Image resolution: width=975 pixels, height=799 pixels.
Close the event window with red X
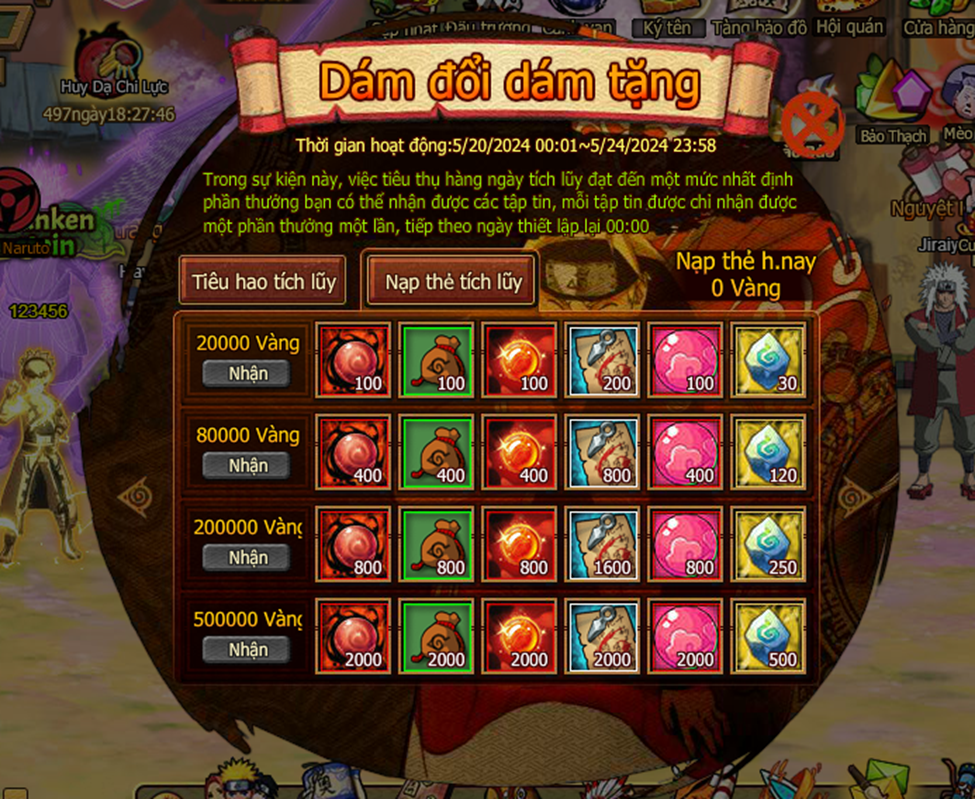tap(813, 125)
